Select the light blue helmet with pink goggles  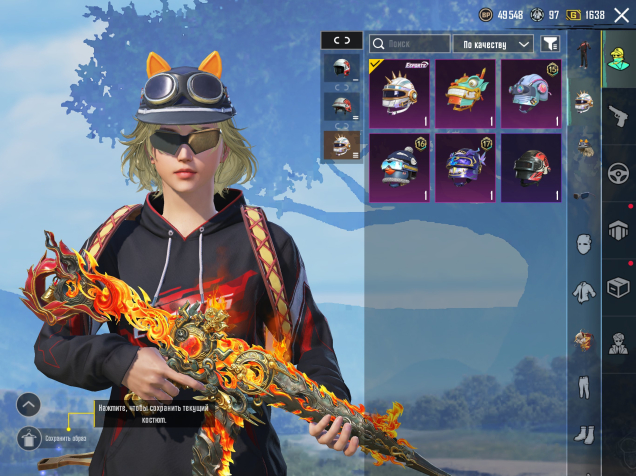[530, 94]
